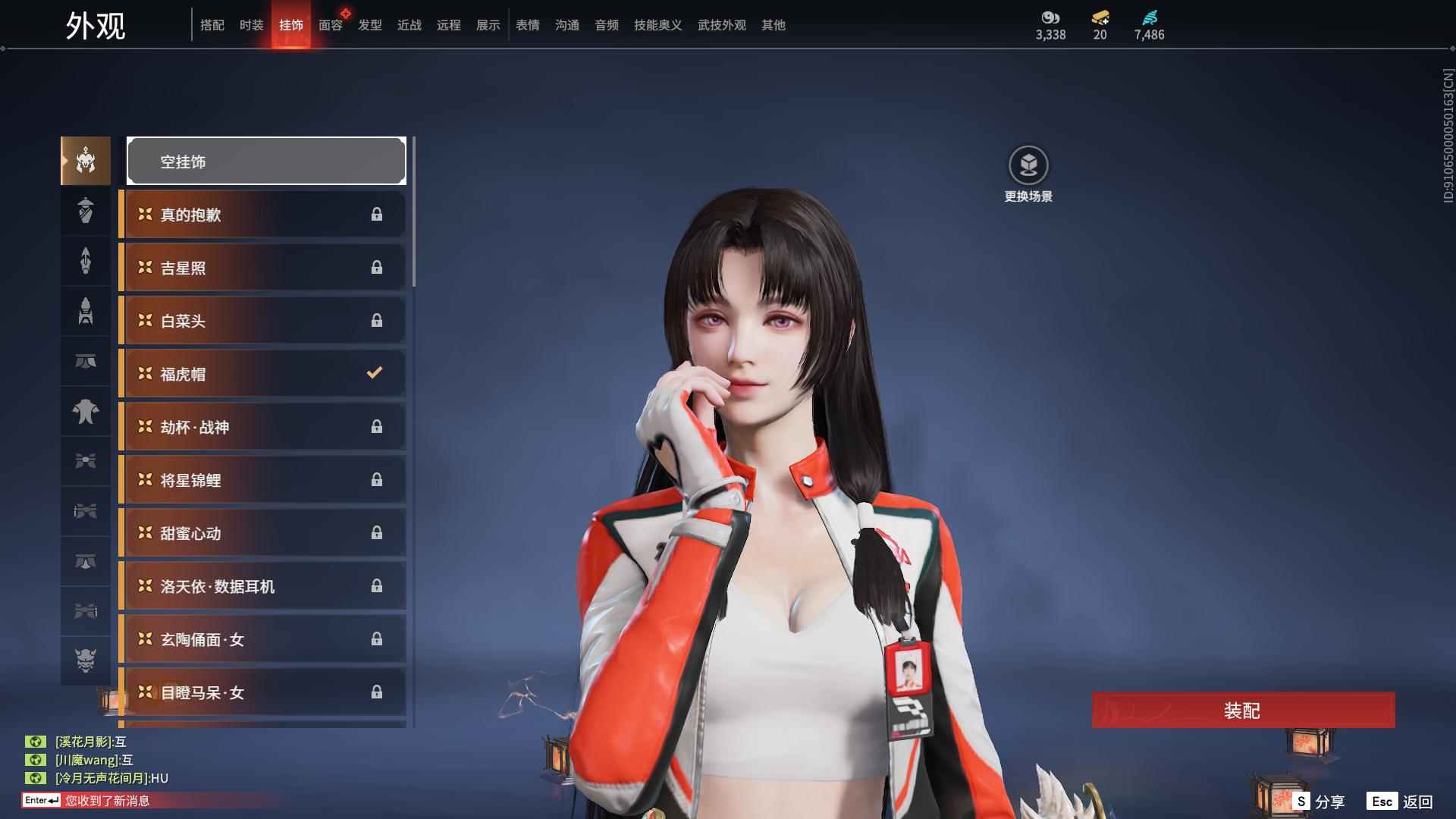Open the 表情 menu tab

527,25
